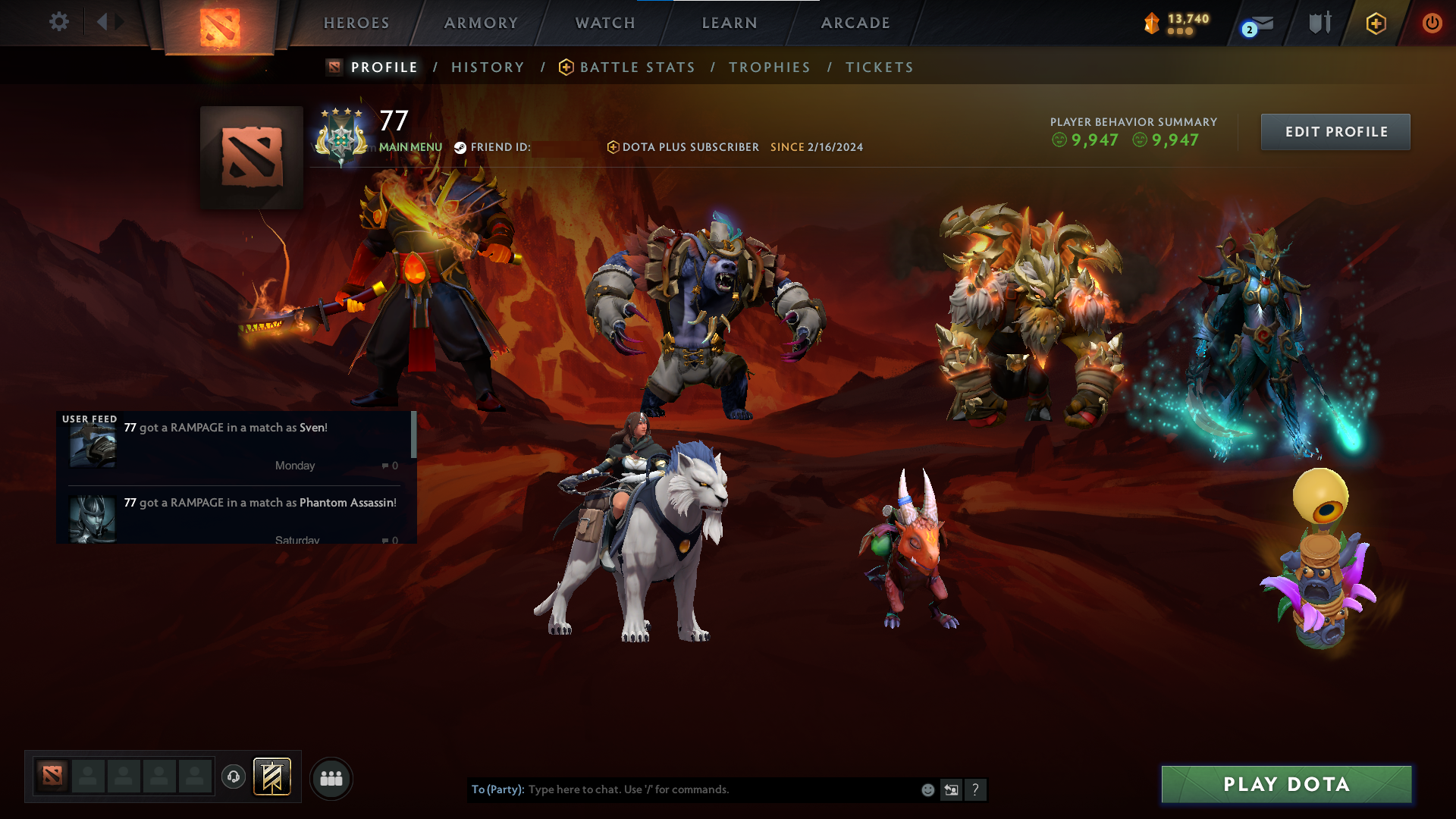The height and width of the screenshot is (819, 1456).
Task: Switch to the BATTLE STATS tab
Action: click(x=637, y=67)
